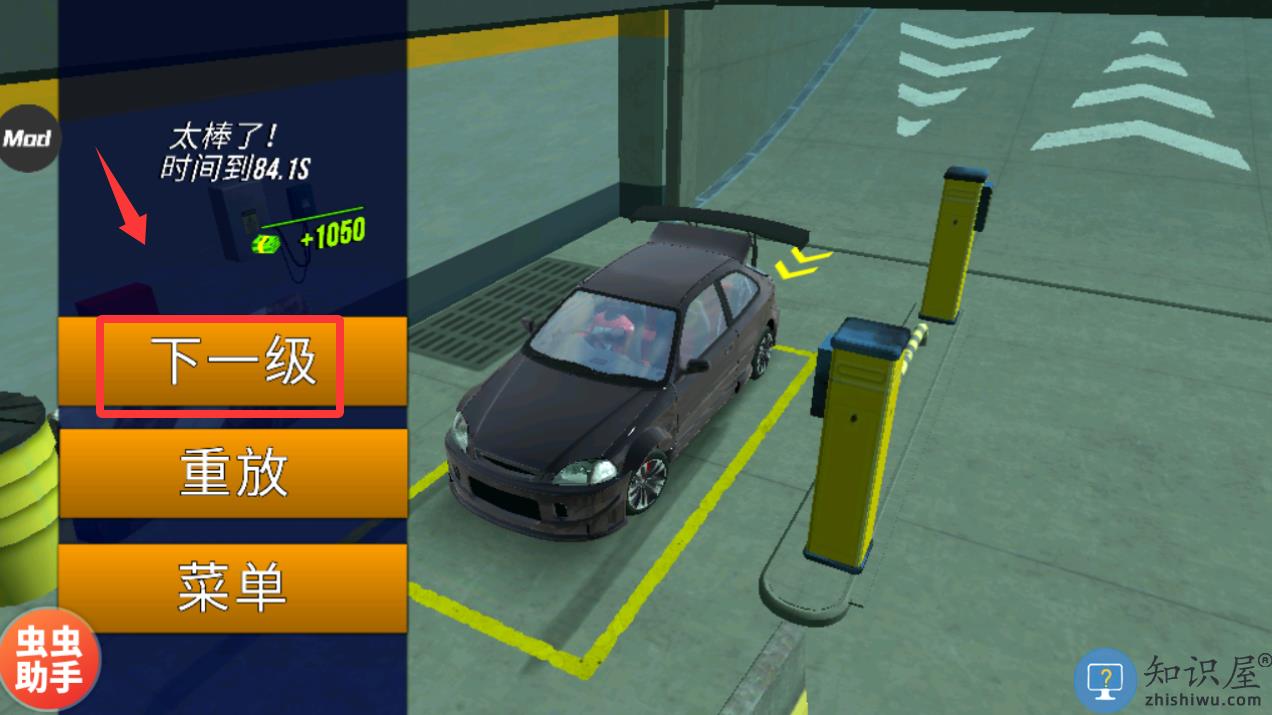The height and width of the screenshot is (715, 1272).
Task: Continue to the next level (下一级)
Action: [x=232, y=363]
